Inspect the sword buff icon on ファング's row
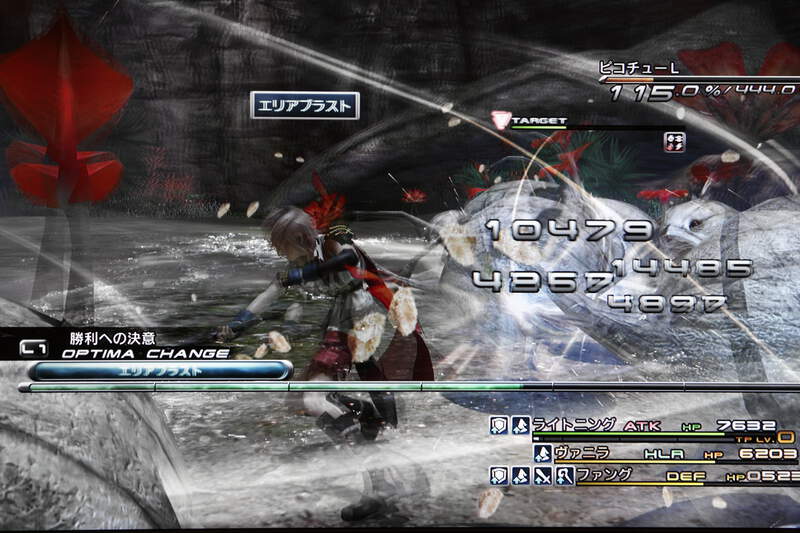Screen dimensions: 800x533 542,475
